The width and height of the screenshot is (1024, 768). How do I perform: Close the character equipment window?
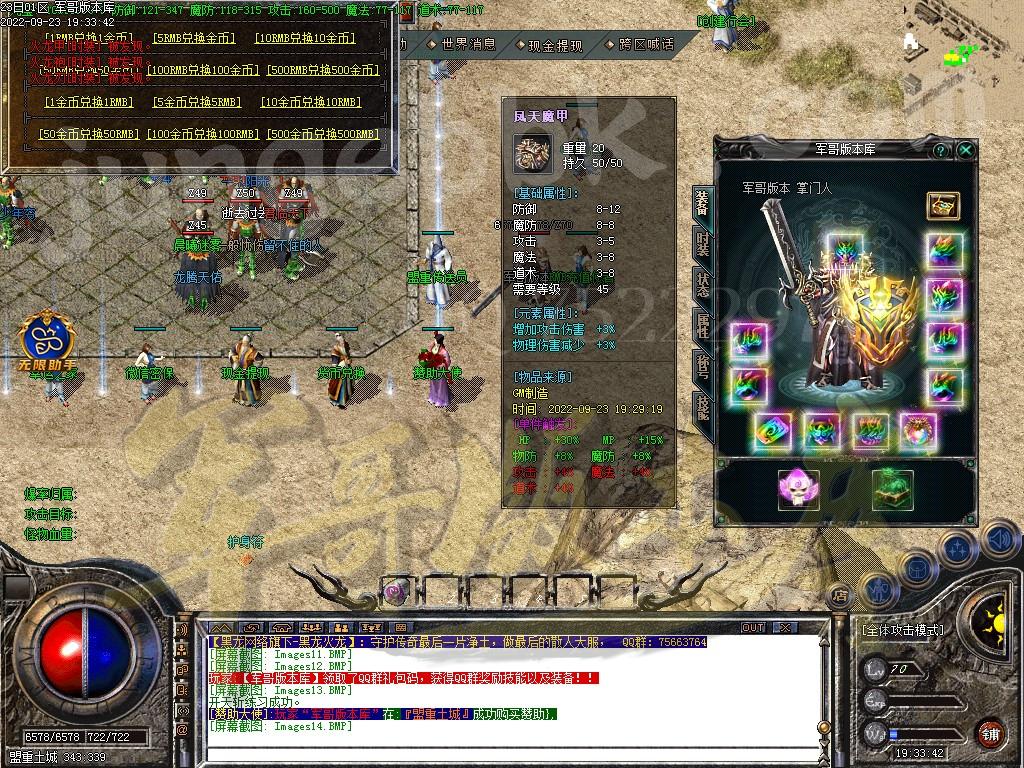(965, 150)
